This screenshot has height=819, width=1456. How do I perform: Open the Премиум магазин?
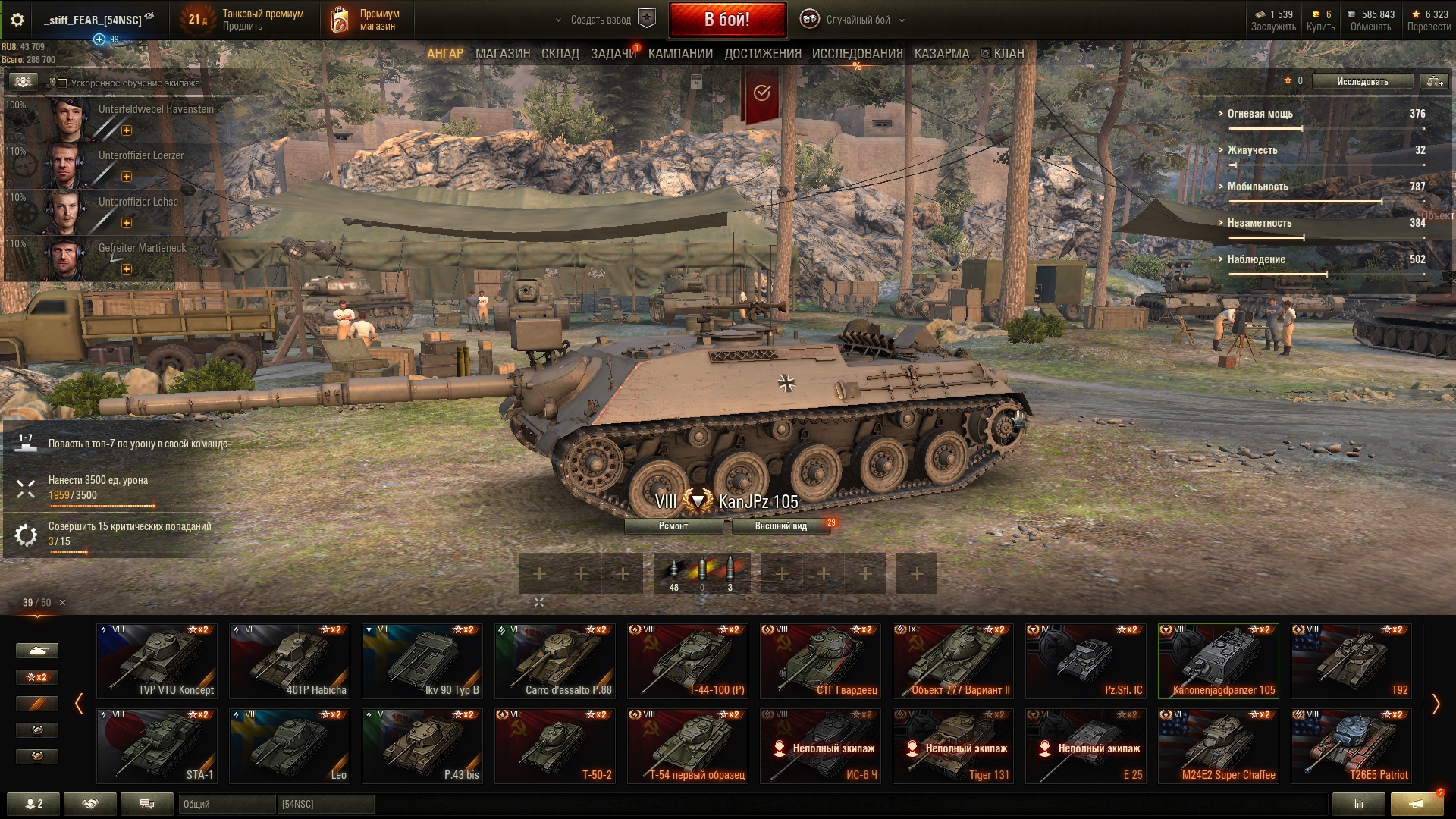click(x=367, y=20)
